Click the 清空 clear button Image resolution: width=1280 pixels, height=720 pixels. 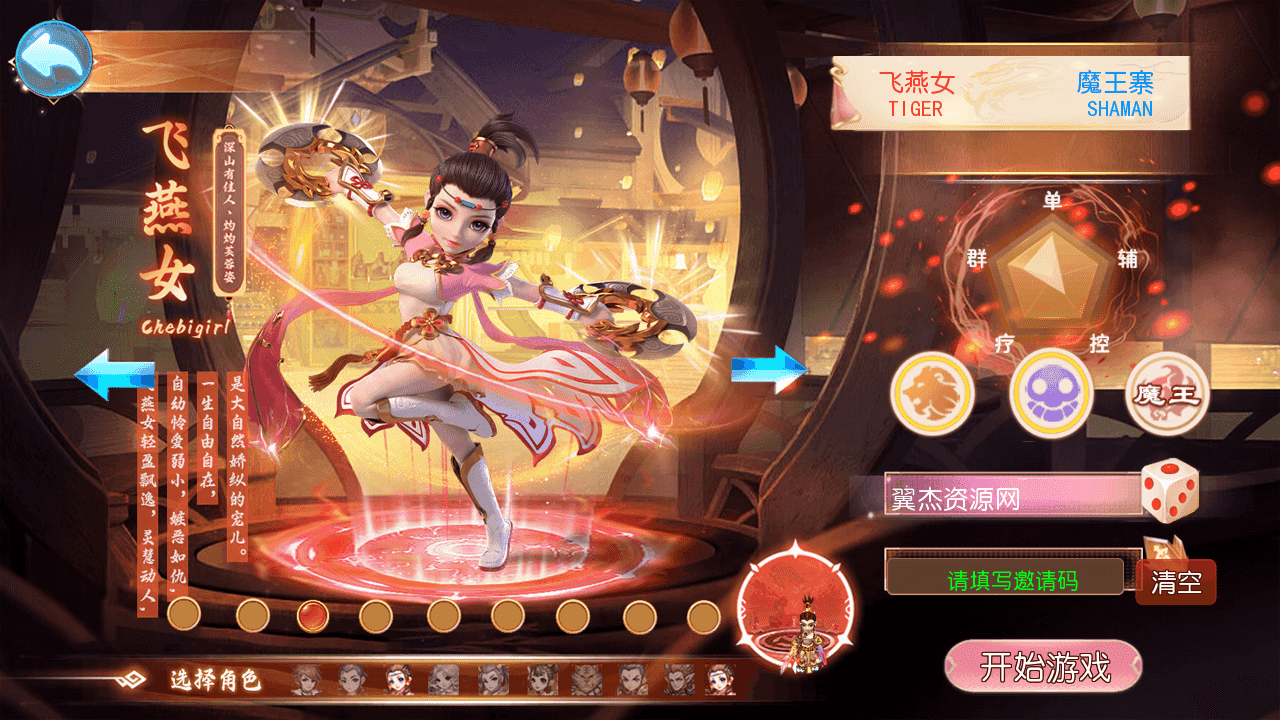1177,583
